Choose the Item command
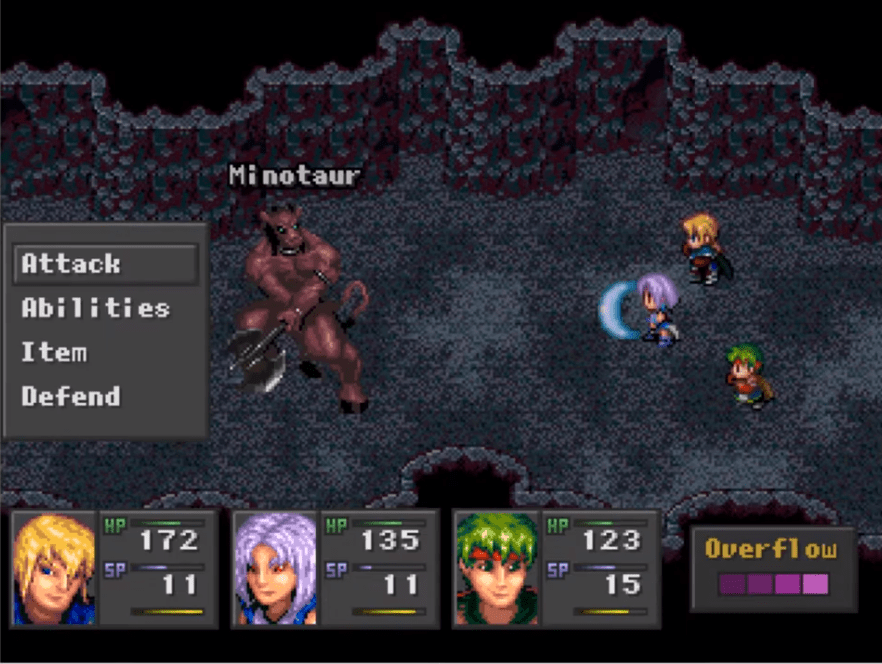This screenshot has height=664, width=882. (x=54, y=352)
